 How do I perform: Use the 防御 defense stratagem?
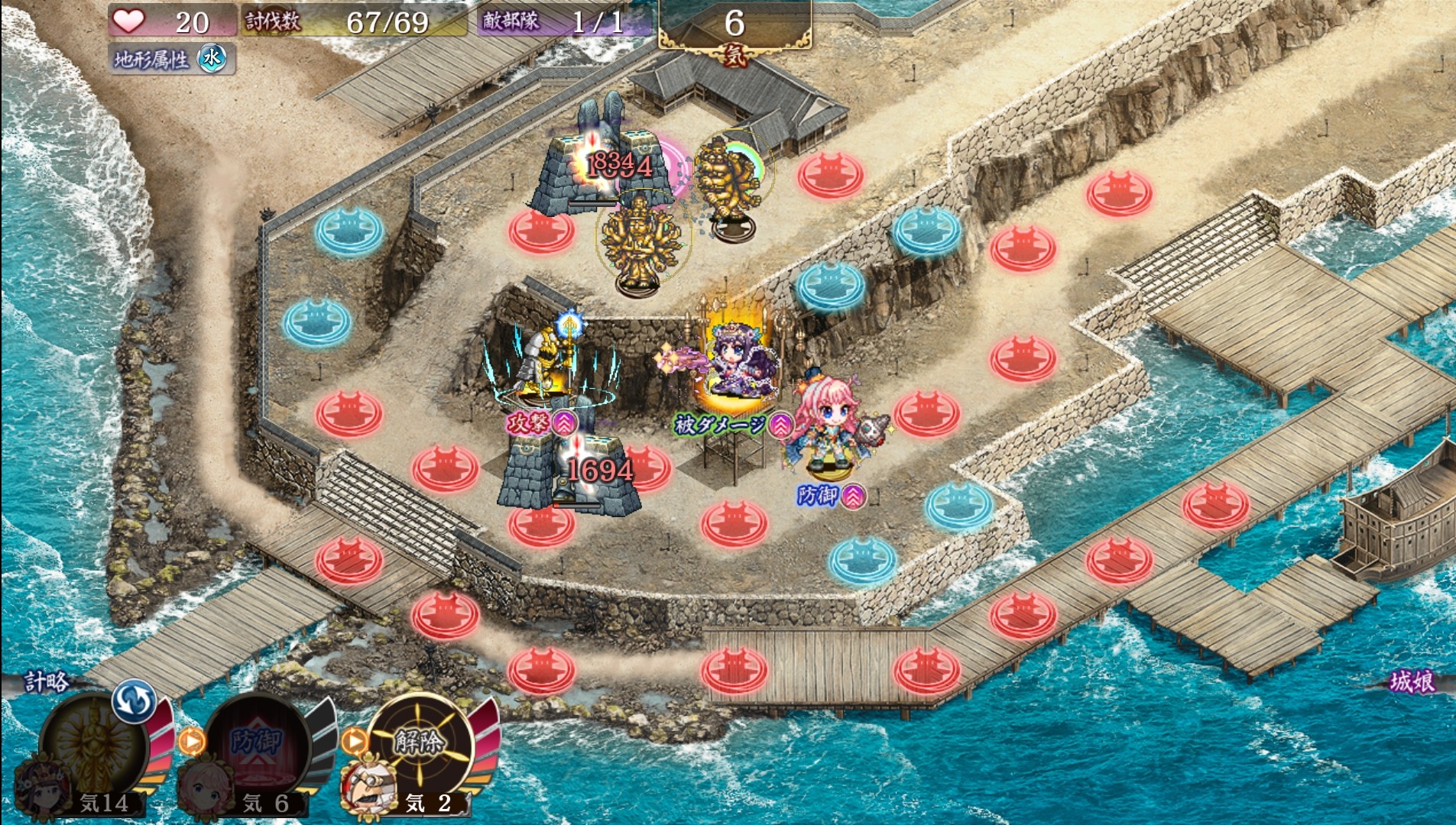257,742
